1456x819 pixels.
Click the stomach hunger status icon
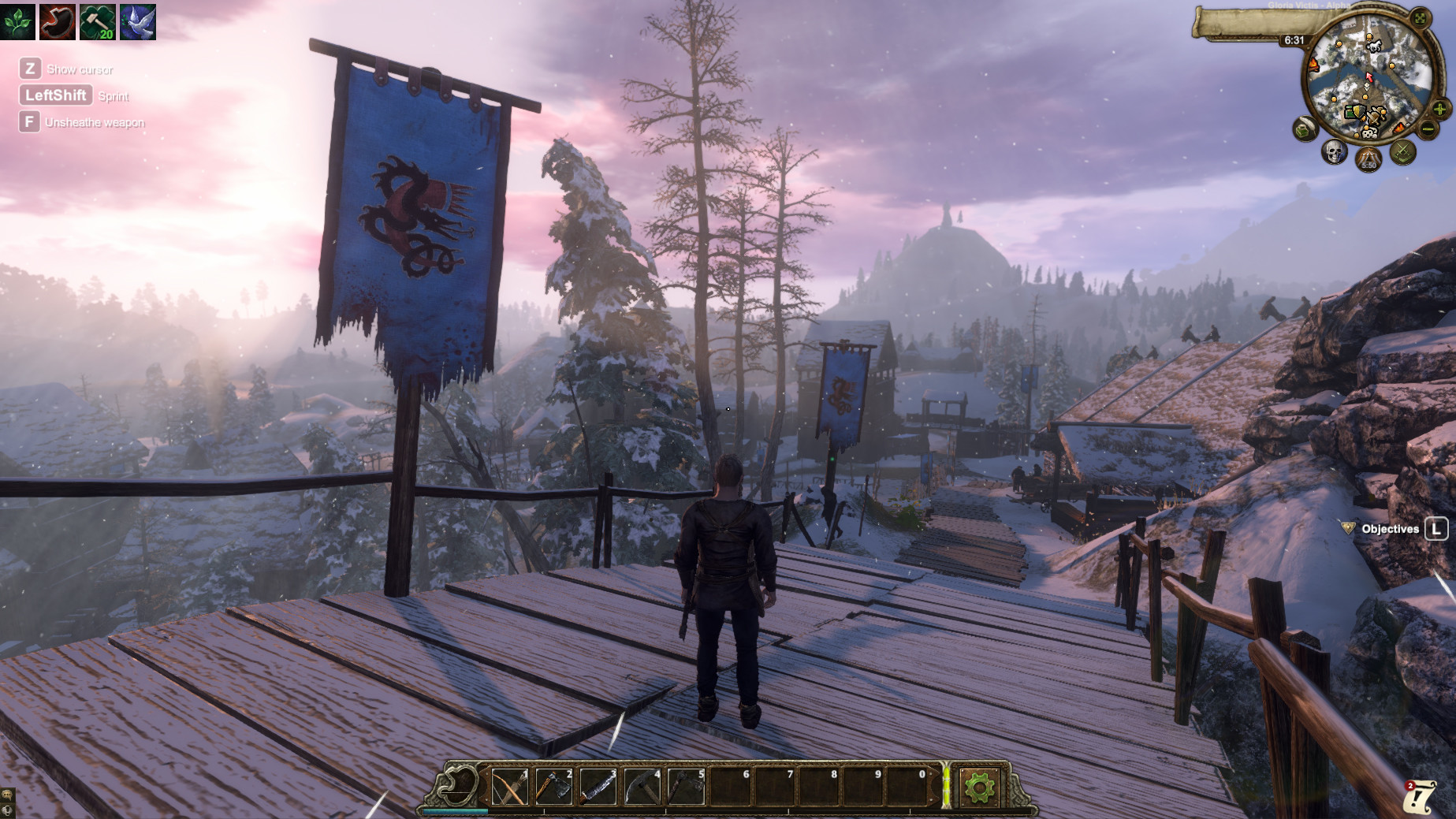(58, 21)
